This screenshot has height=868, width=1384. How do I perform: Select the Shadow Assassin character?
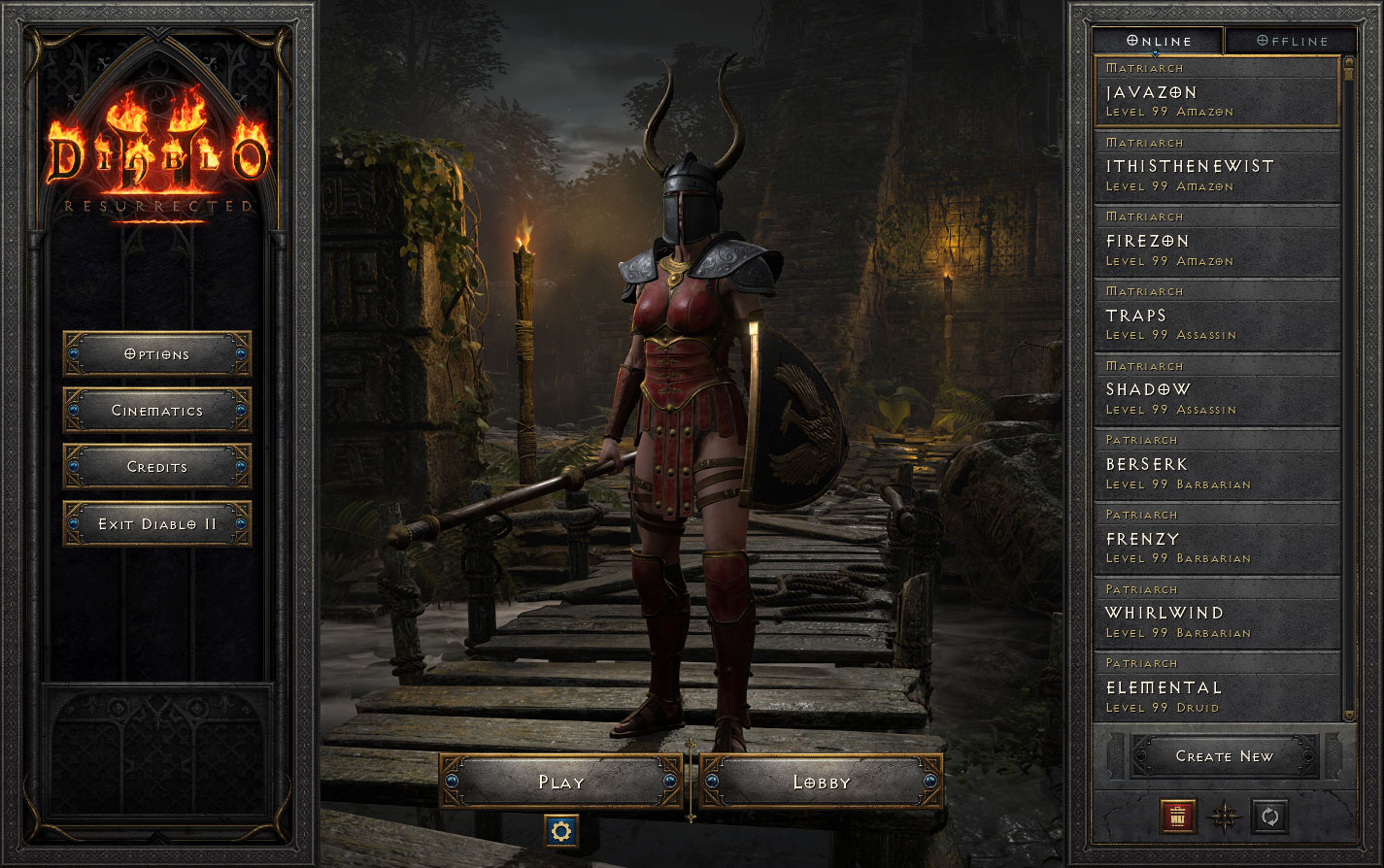tap(1217, 390)
